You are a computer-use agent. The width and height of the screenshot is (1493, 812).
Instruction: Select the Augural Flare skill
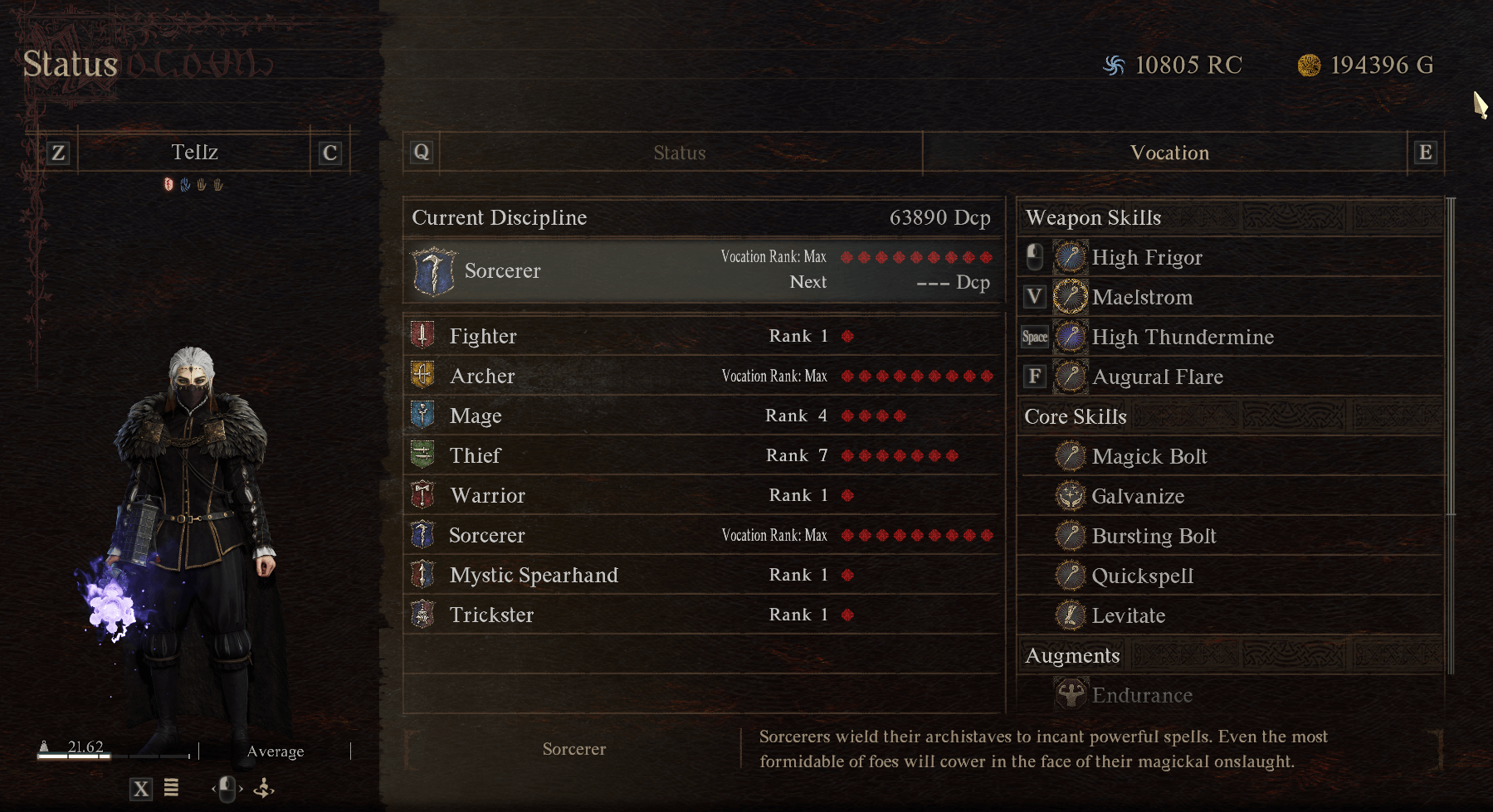(1157, 377)
